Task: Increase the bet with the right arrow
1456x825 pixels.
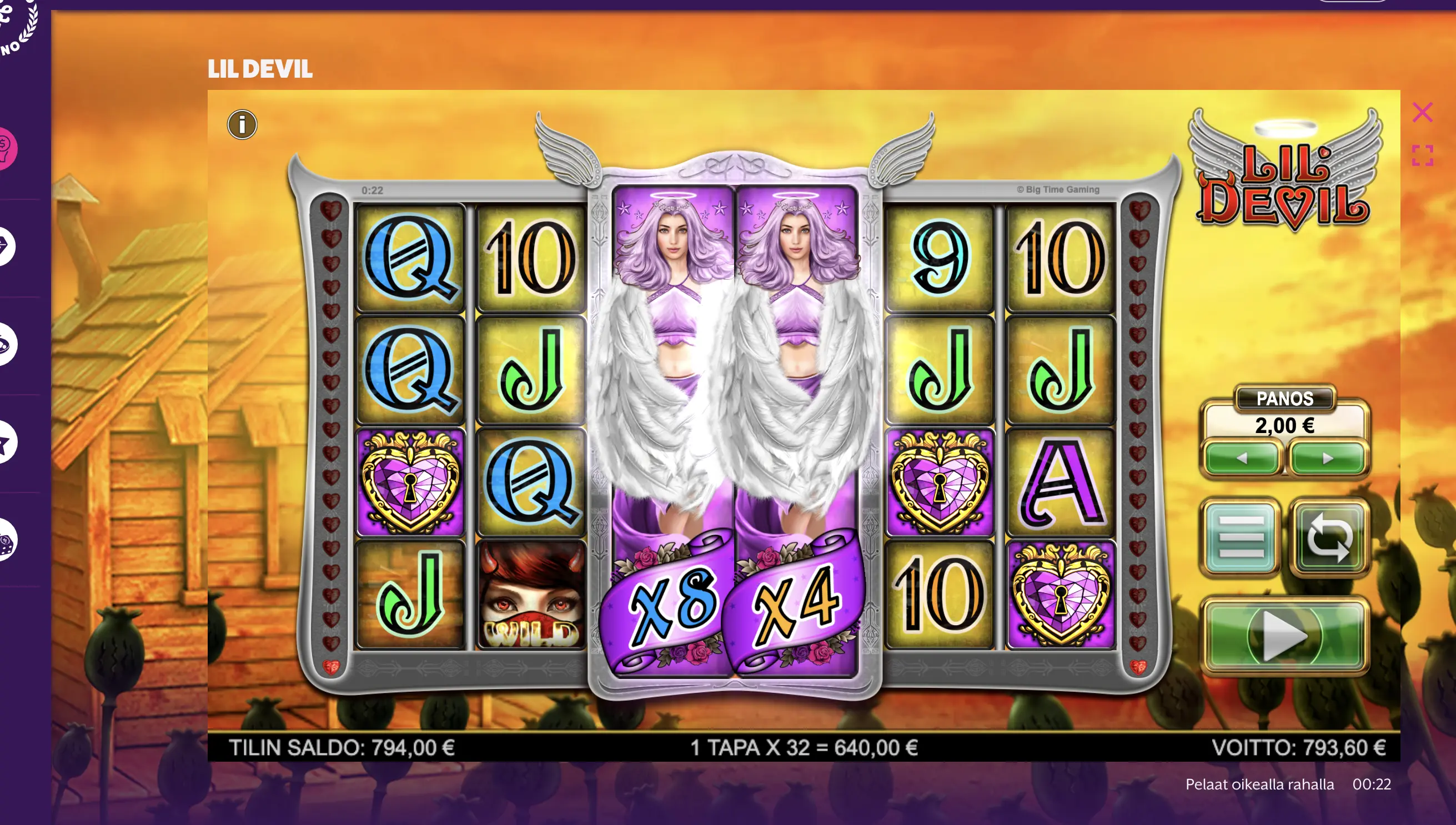Action: click(1328, 458)
